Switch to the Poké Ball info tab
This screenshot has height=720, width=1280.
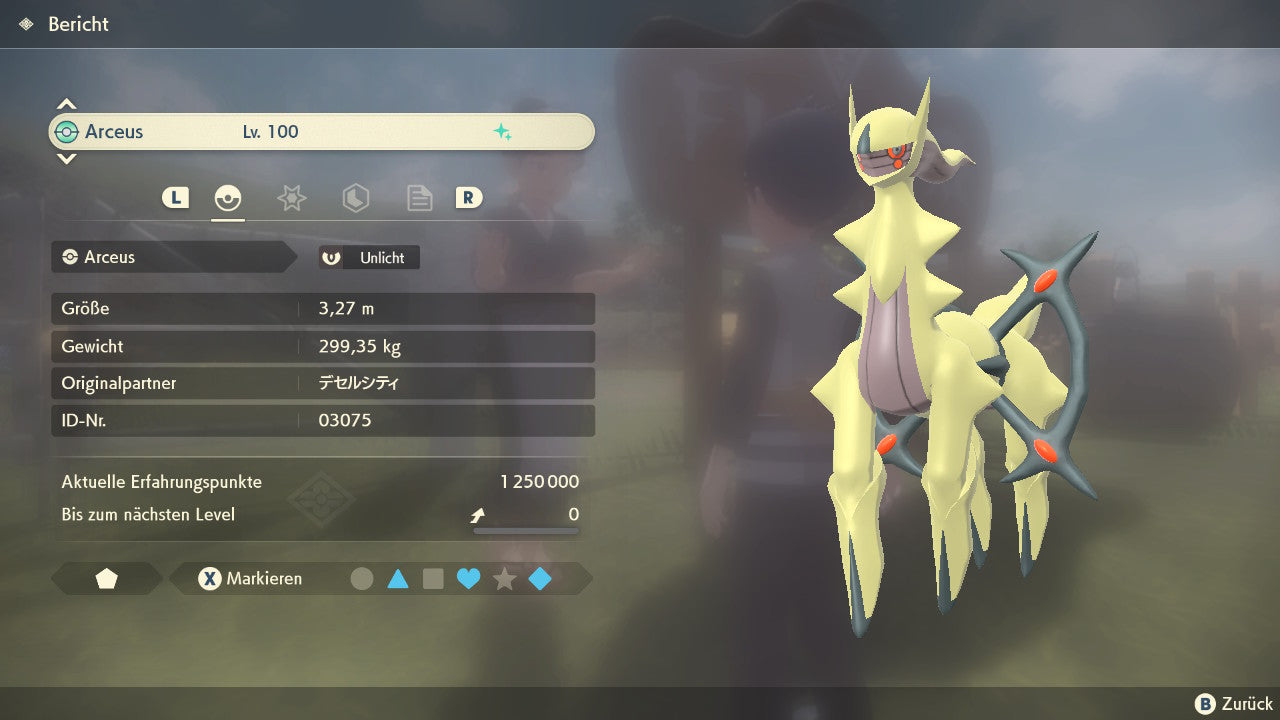(228, 198)
